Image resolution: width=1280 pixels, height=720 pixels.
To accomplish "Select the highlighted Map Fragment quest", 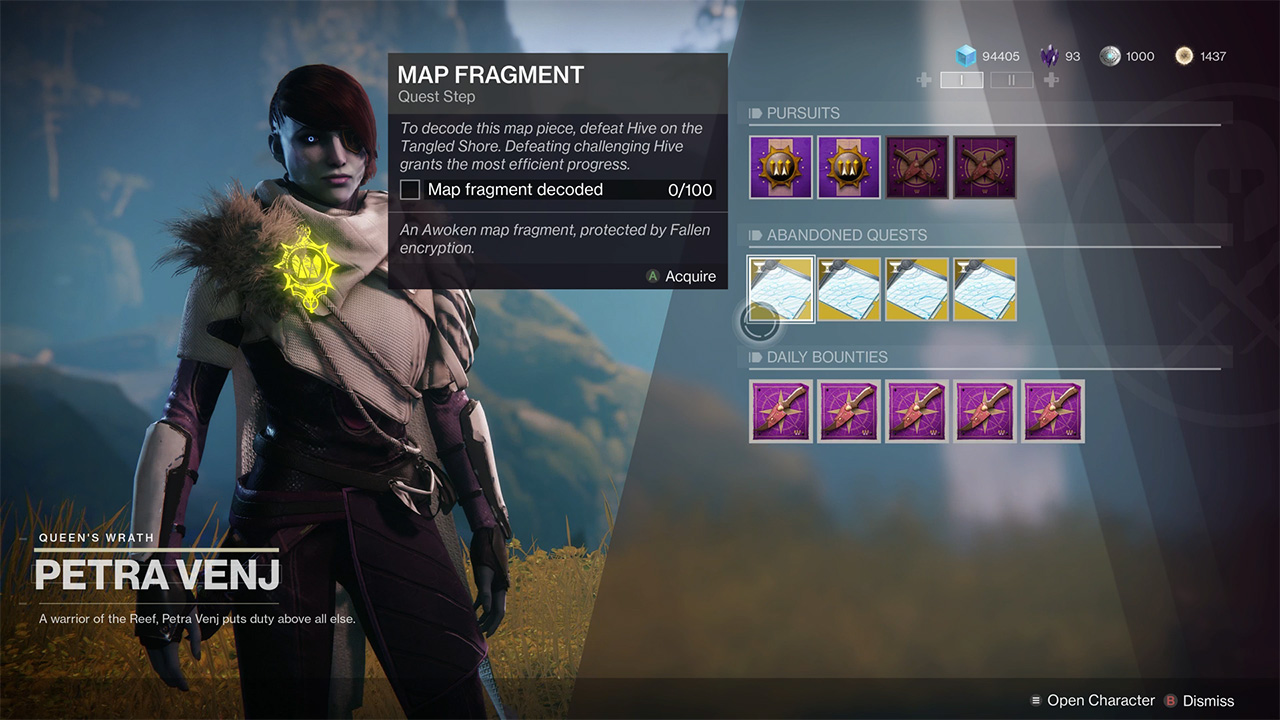I will pos(781,289).
